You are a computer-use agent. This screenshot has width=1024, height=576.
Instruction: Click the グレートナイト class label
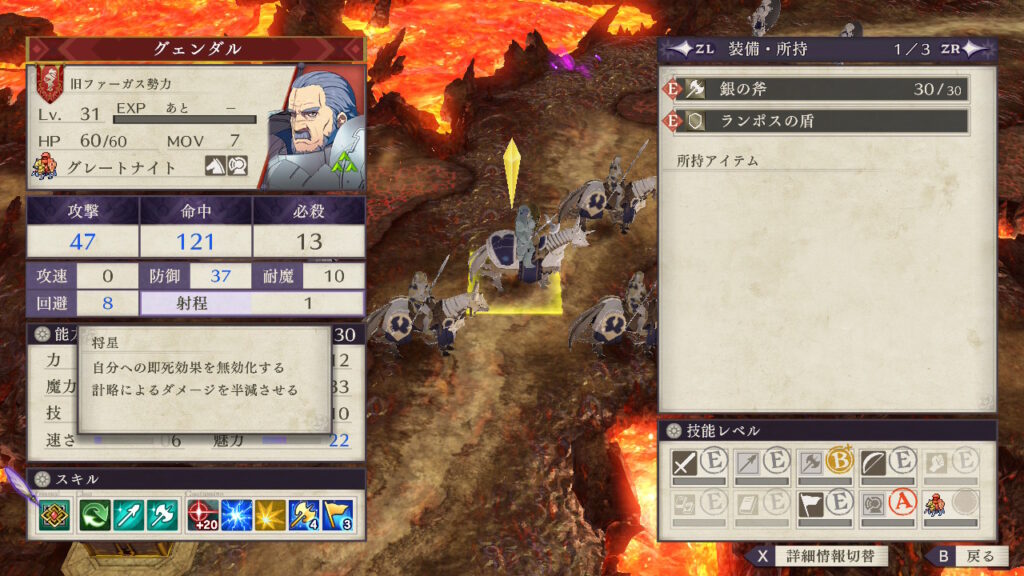click(120, 168)
